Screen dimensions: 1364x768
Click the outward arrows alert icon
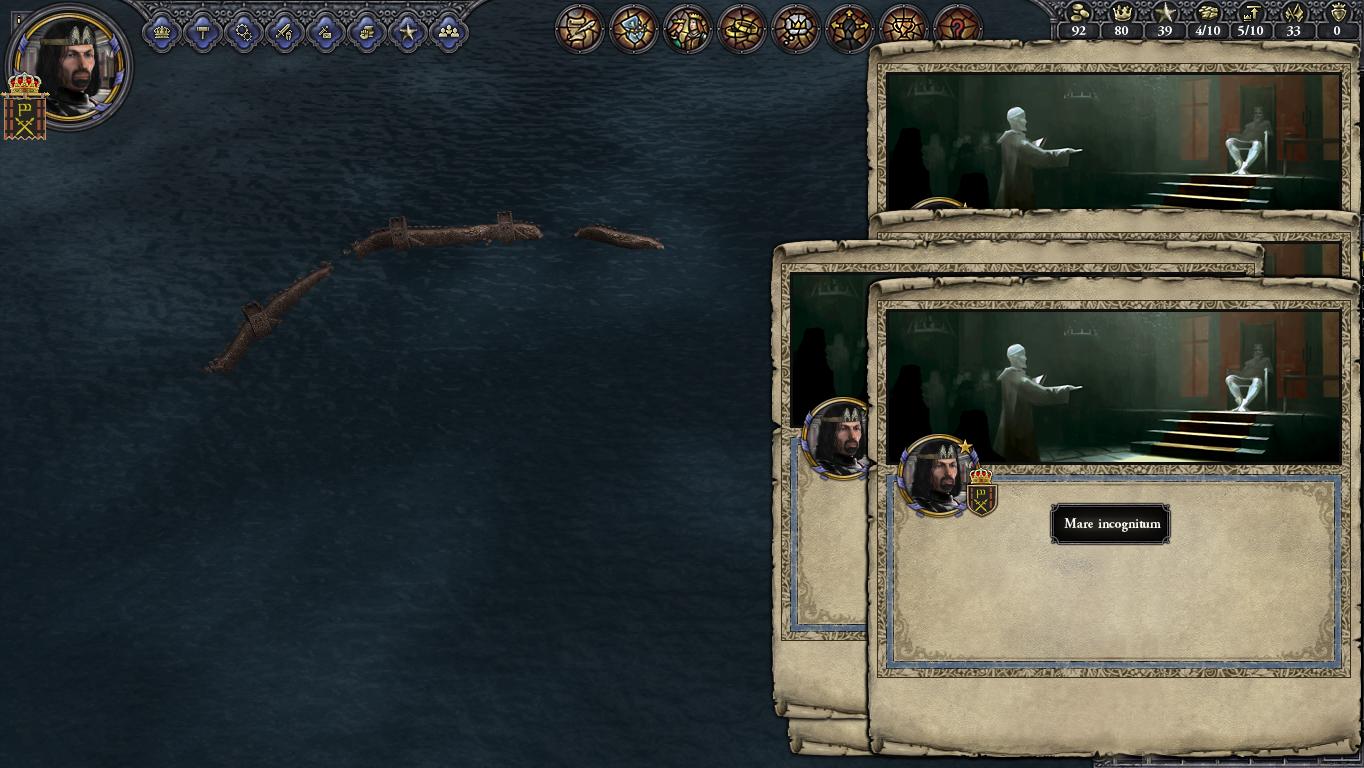point(849,28)
